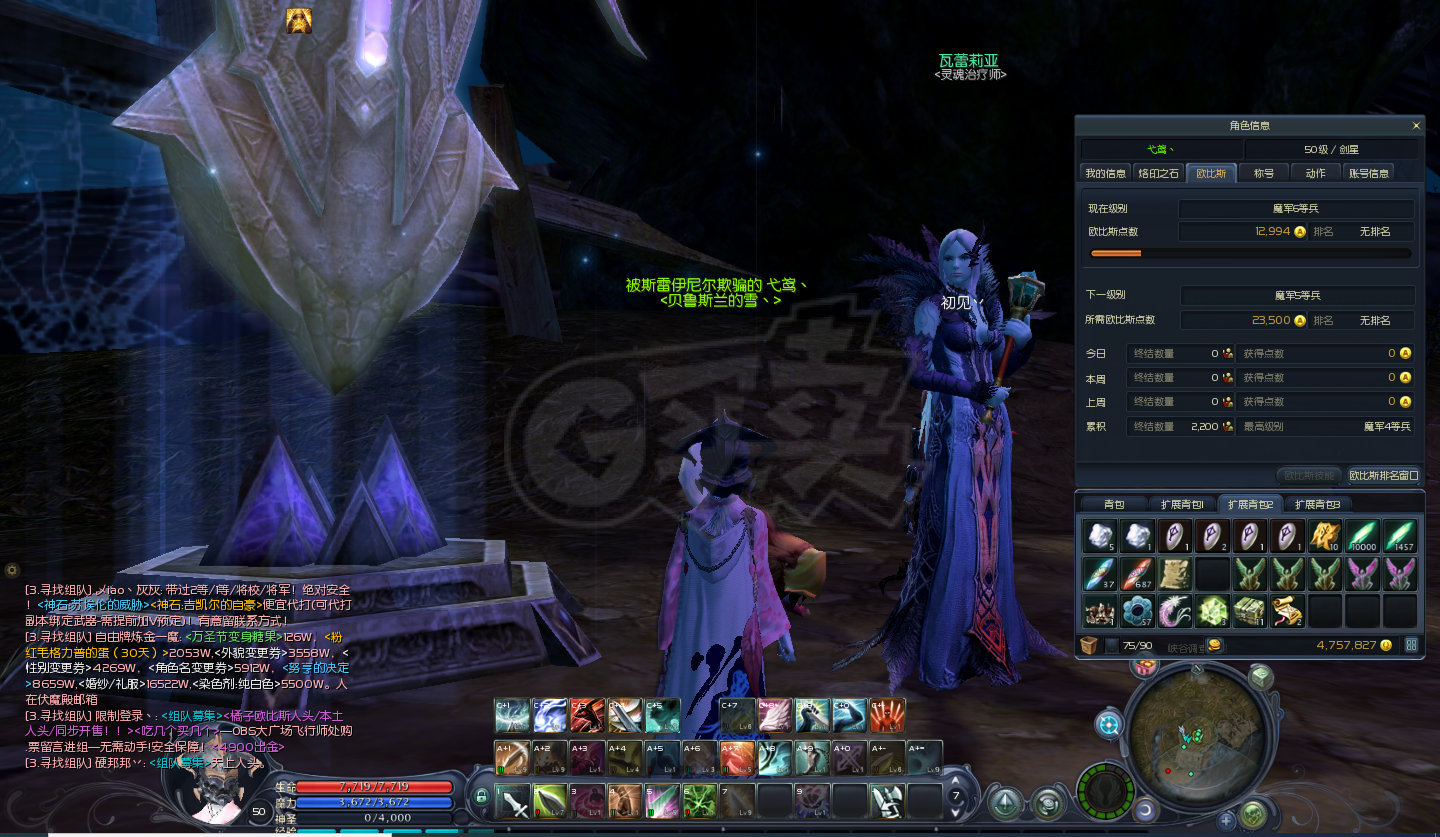Open the 账号信息 tab
This screenshot has height=837, width=1440.
point(1369,173)
